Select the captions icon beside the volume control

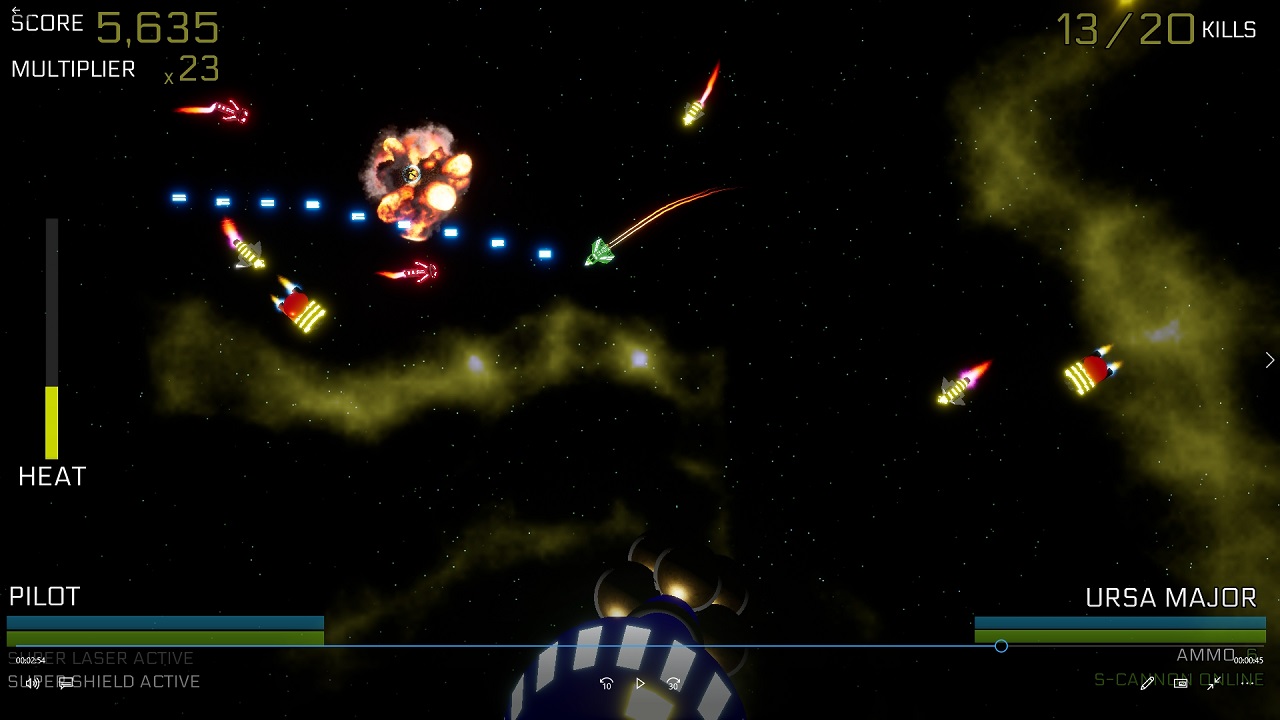coord(63,683)
